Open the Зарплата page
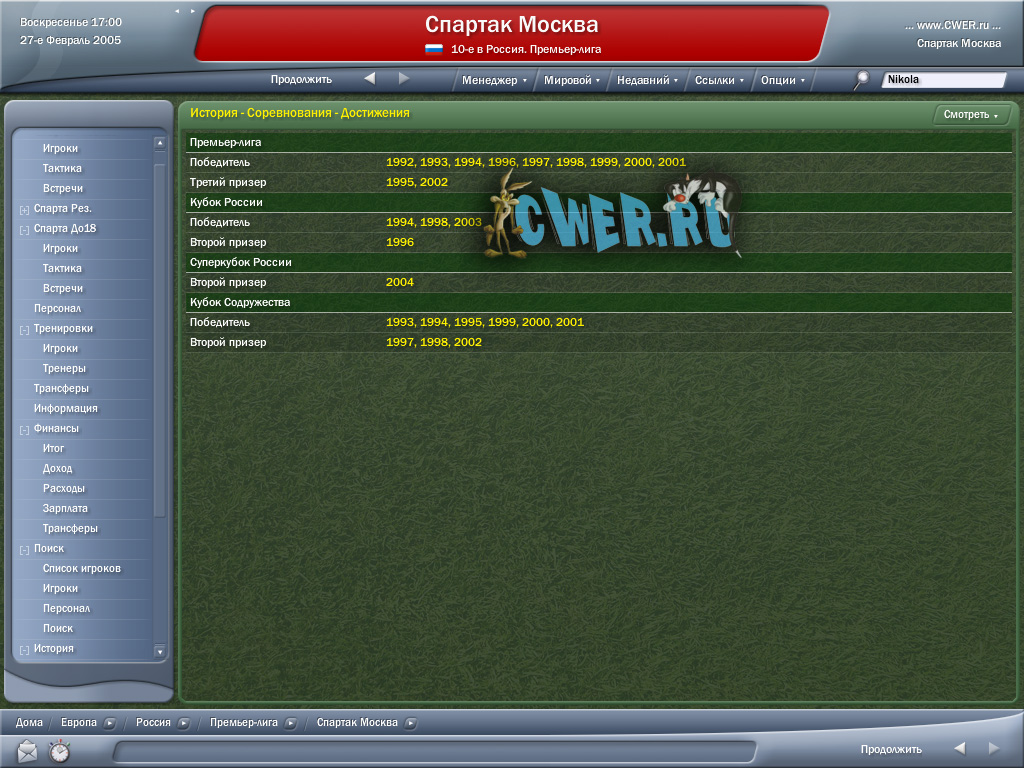 click(65, 508)
